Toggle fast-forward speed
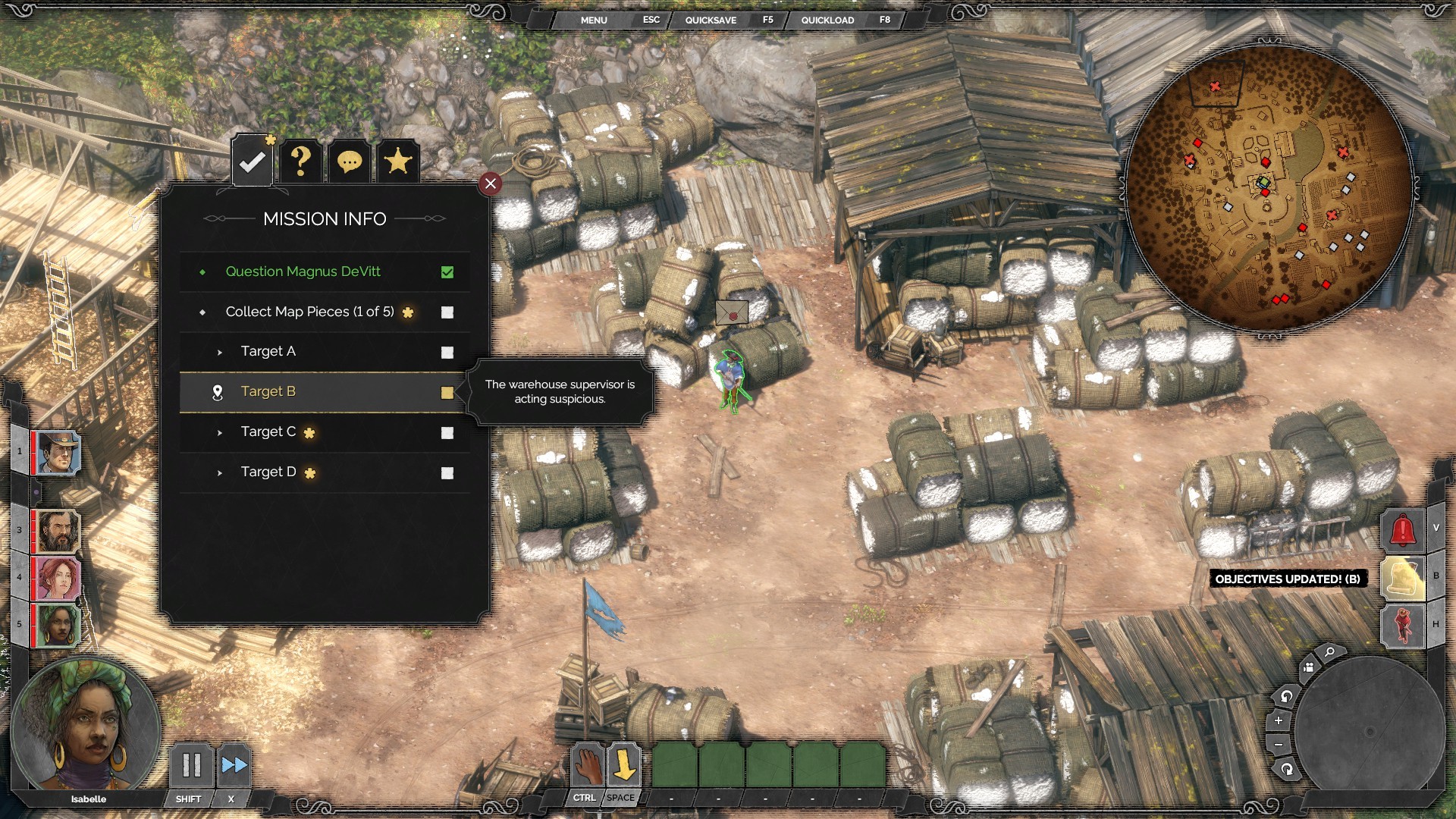The image size is (1456, 819). coord(234,765)
